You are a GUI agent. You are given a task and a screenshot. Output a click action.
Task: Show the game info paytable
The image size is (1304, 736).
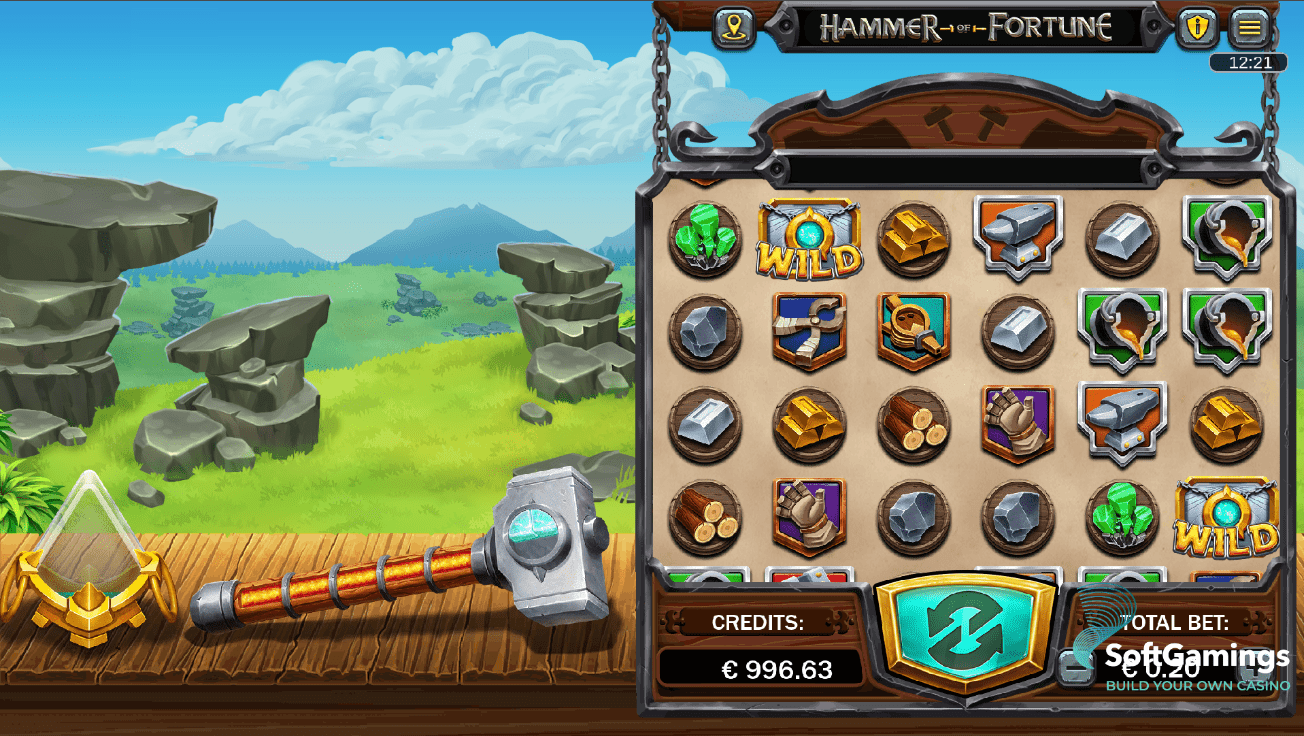(1197, 28)
